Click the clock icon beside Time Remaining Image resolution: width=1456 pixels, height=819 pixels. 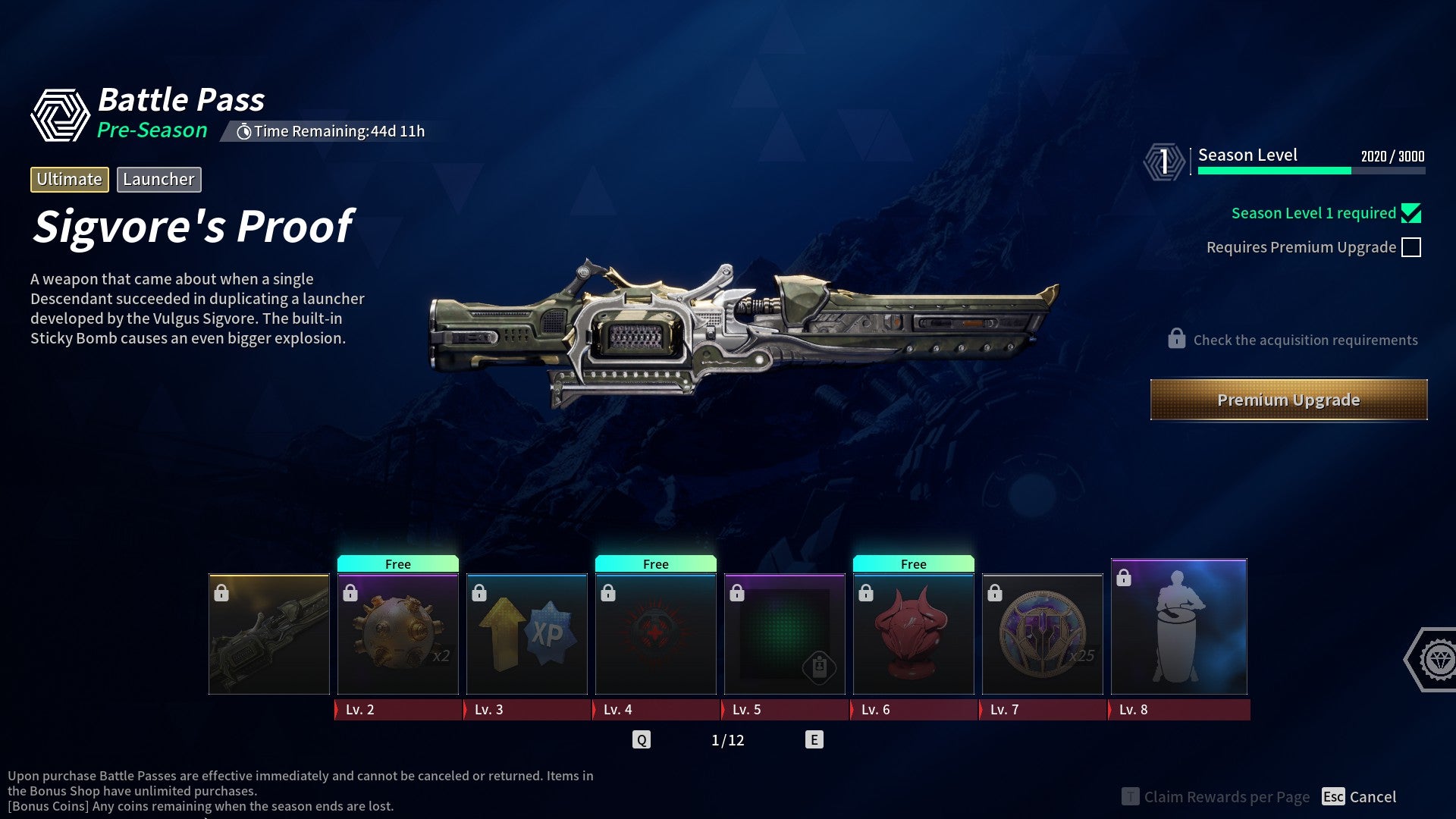[244, 130]
